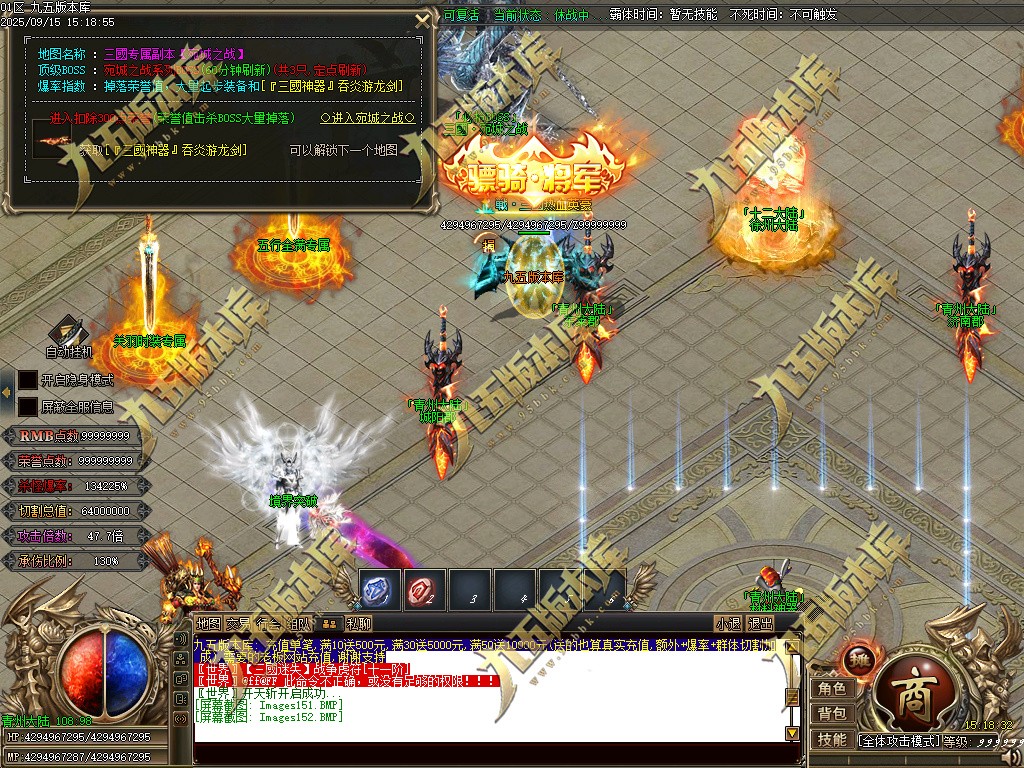This screenshot has height=768, width=1024.
Task: Click the 退出 exit button
Action: [760, 624]
